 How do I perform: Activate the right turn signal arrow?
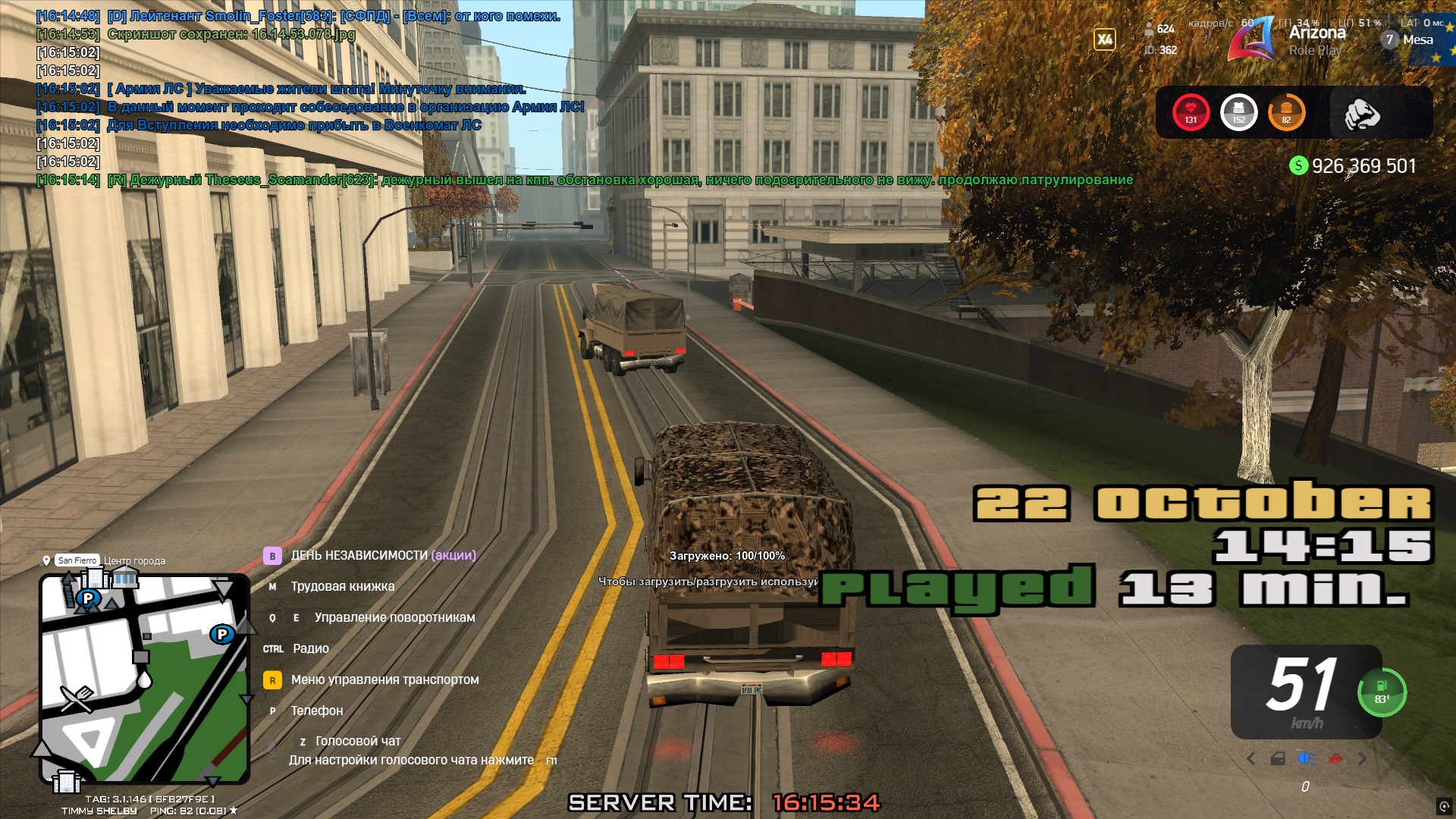click(1363, 758)
